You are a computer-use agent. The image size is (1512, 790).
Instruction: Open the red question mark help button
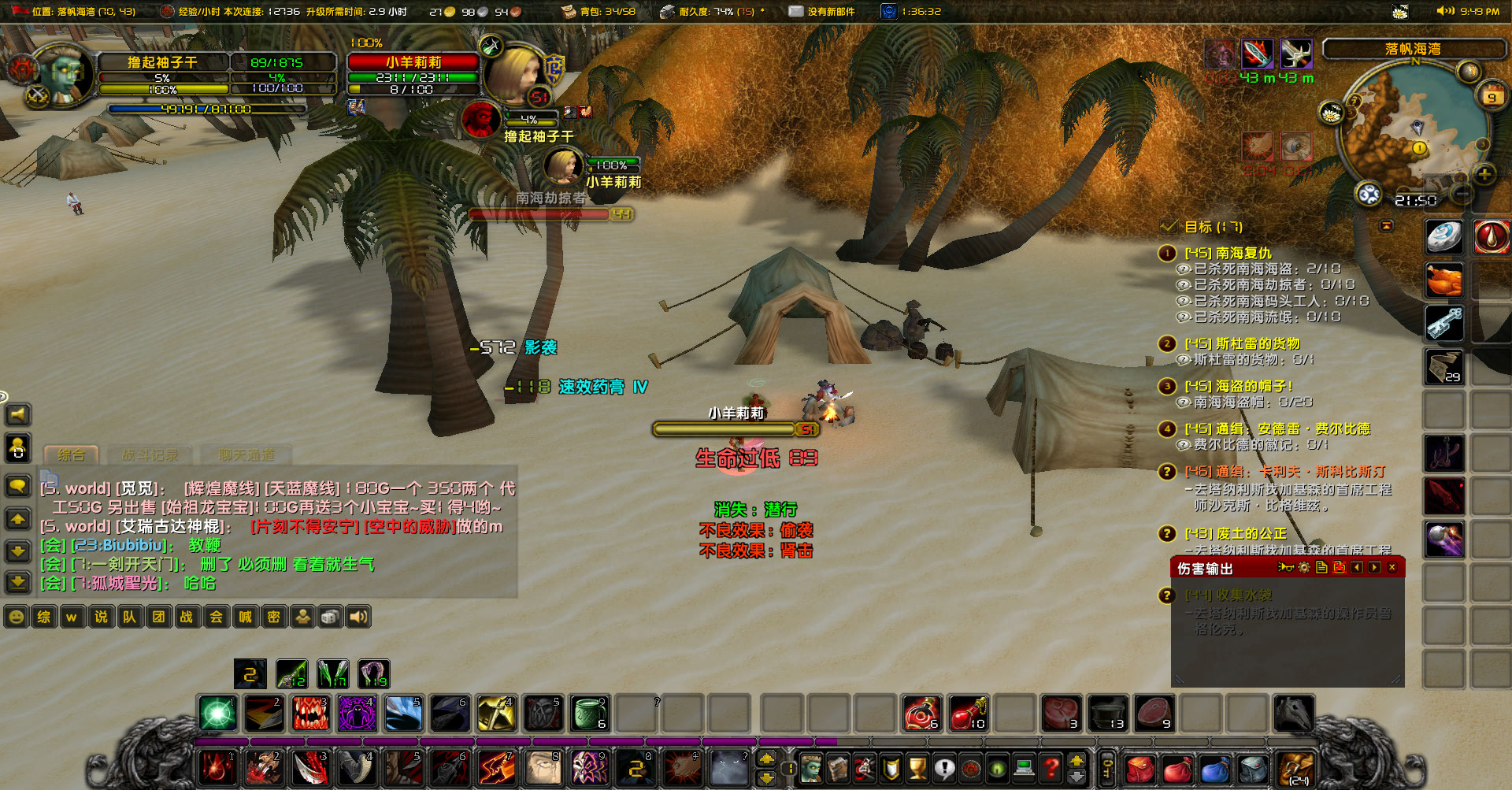[x=1050, y=766]
